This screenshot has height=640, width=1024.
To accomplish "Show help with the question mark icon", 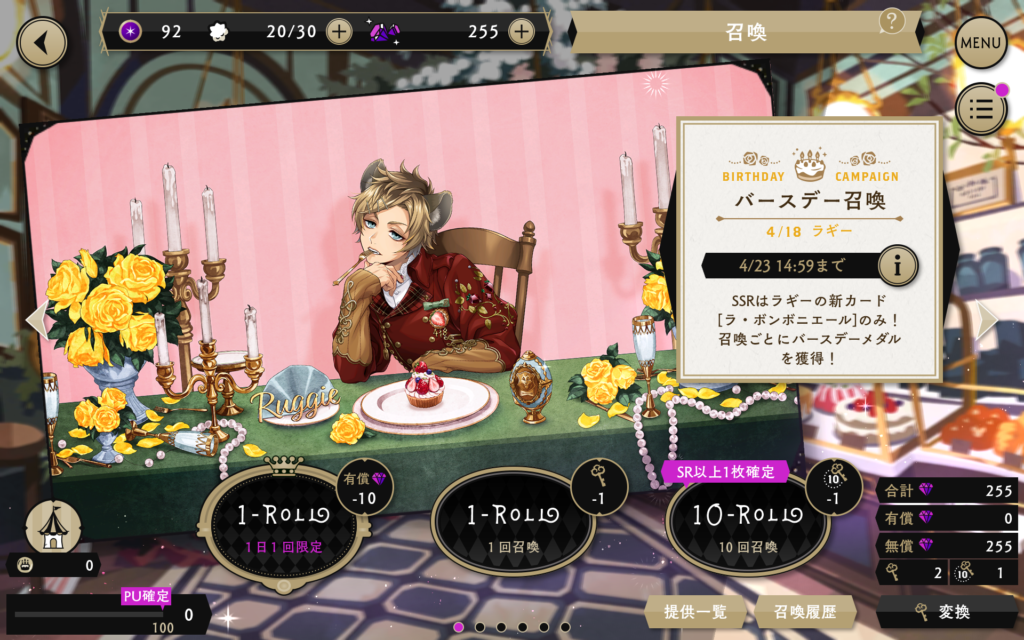I will pos(893,20).
